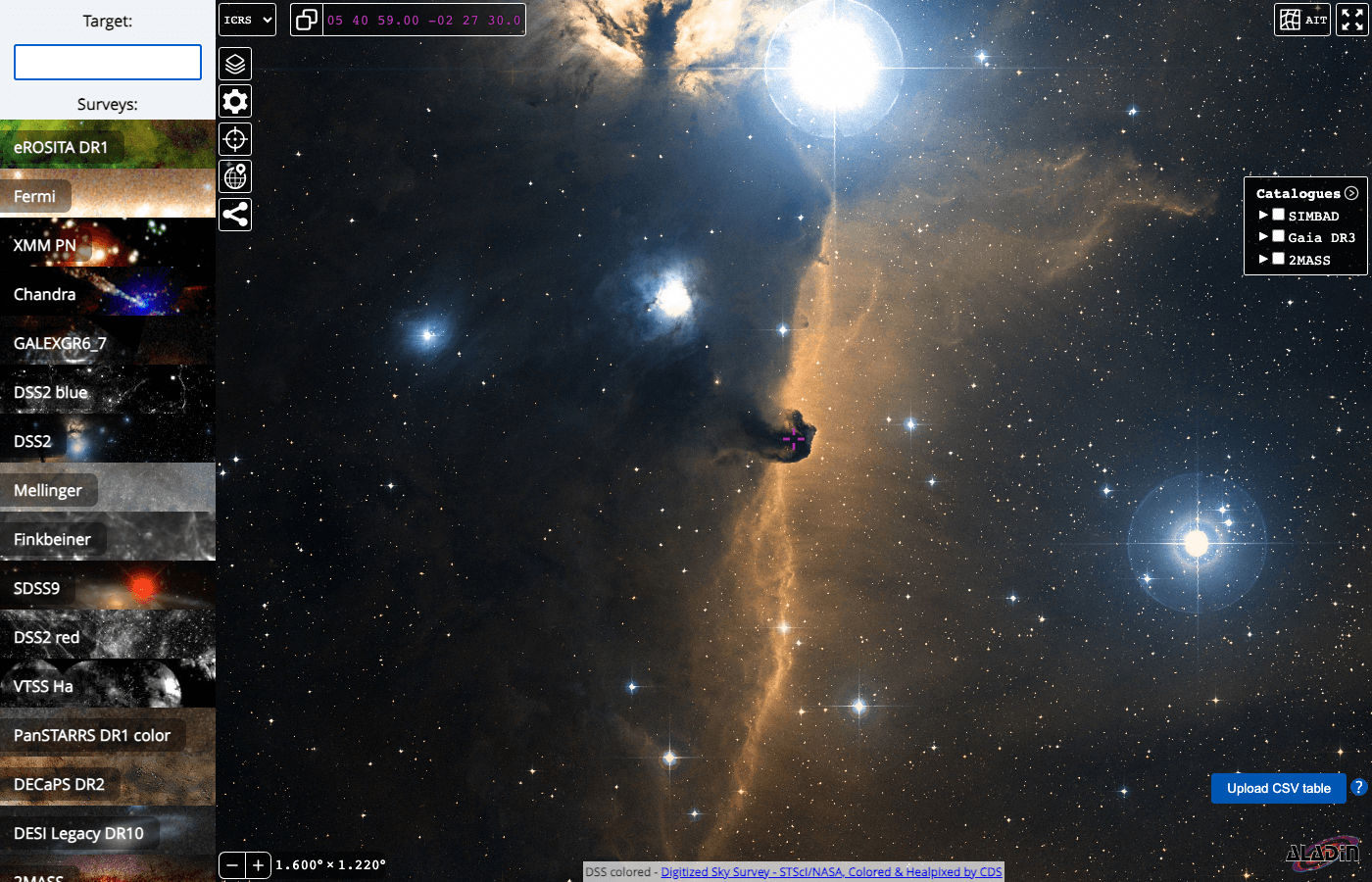The width and height of the screenshot is (1372, 882).
Task: Copy coordinates using the copy icon
Action: [307, 19]
